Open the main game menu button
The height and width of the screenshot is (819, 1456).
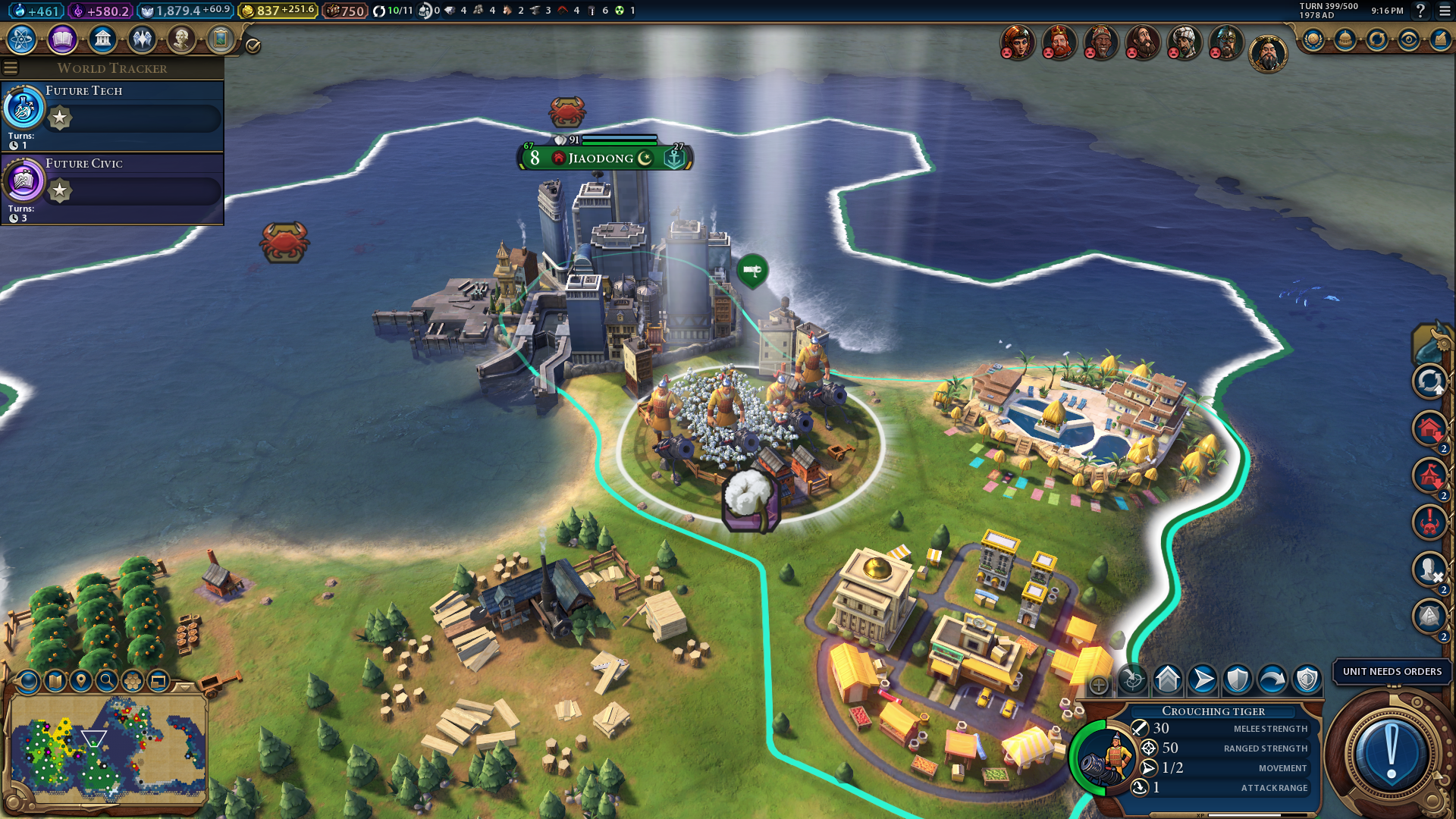1445,11
